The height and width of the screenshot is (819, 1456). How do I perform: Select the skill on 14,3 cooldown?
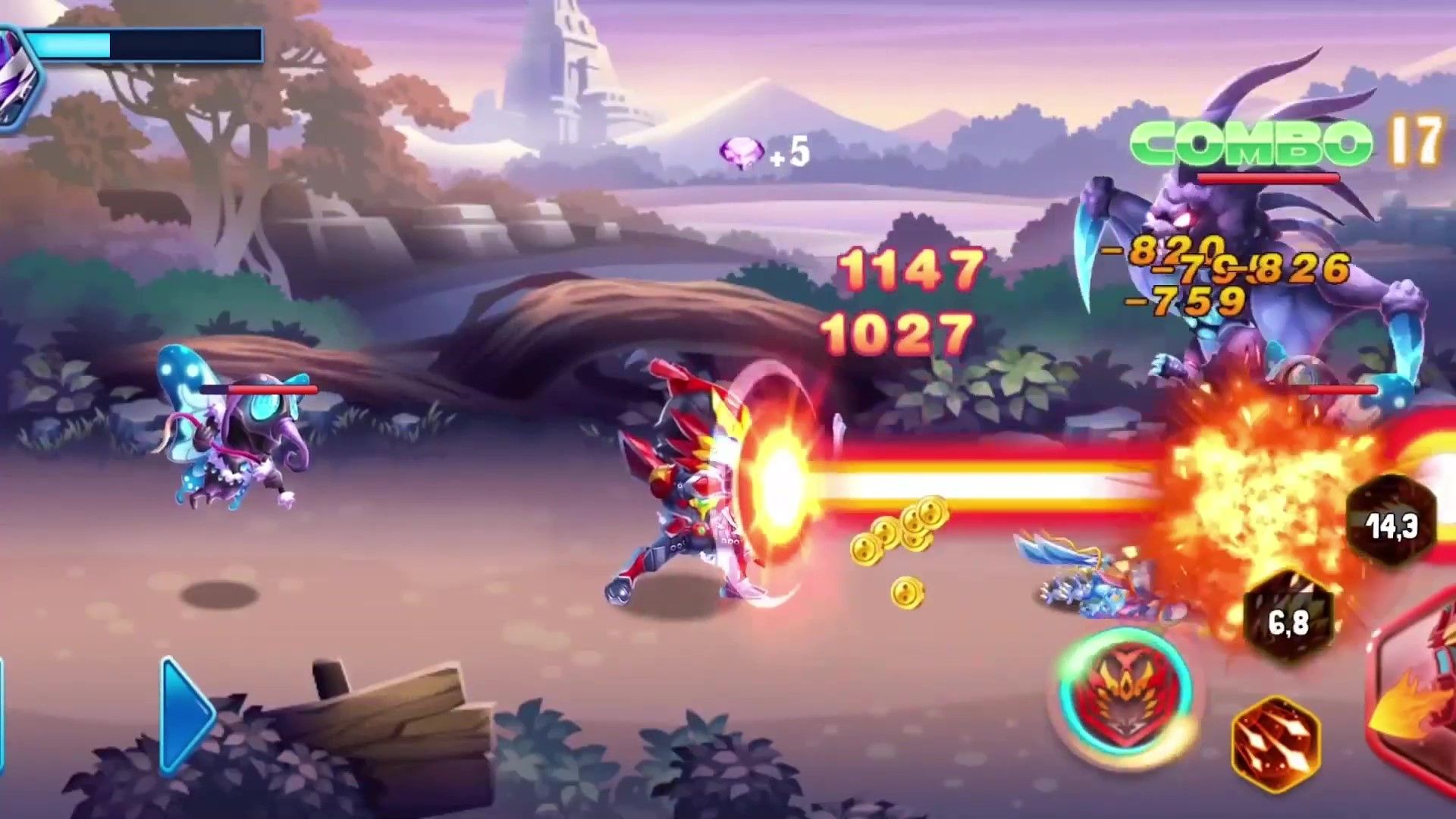click(1392, 523)
